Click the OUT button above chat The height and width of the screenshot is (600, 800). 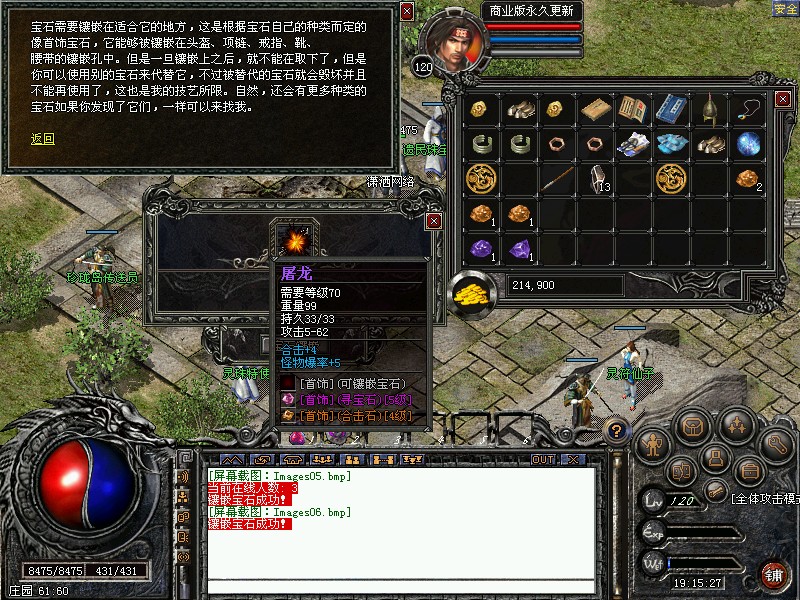pos(542,460)
